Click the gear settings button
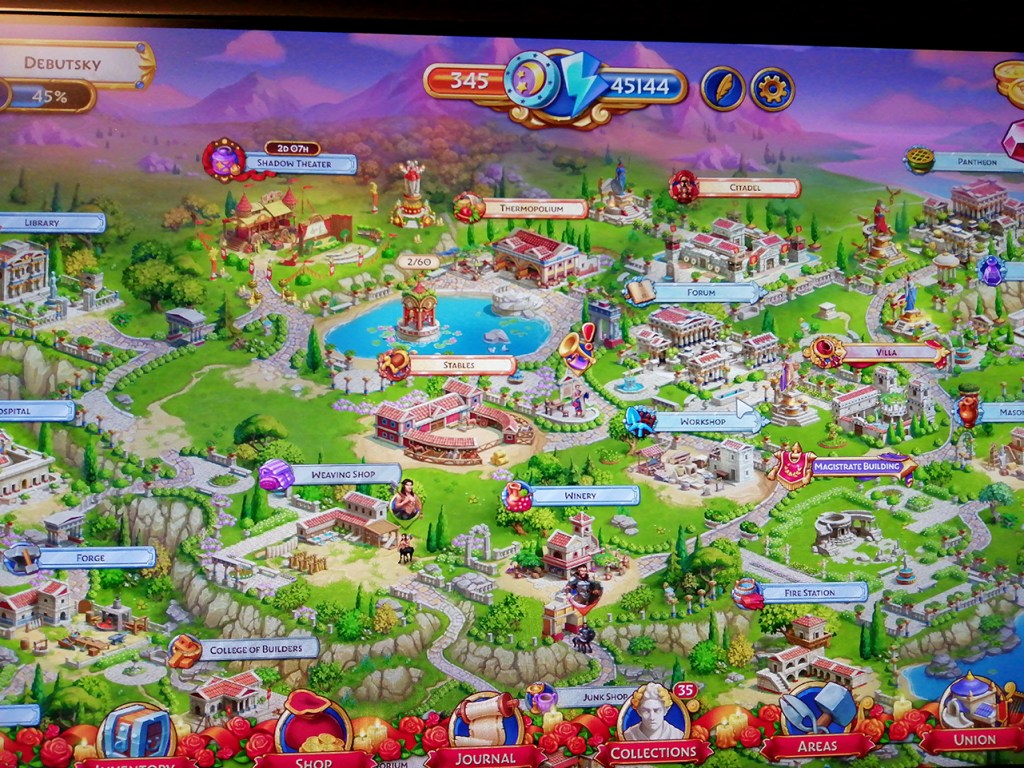The height and width of the screenshot is (768, 1024). click(772, 89)
